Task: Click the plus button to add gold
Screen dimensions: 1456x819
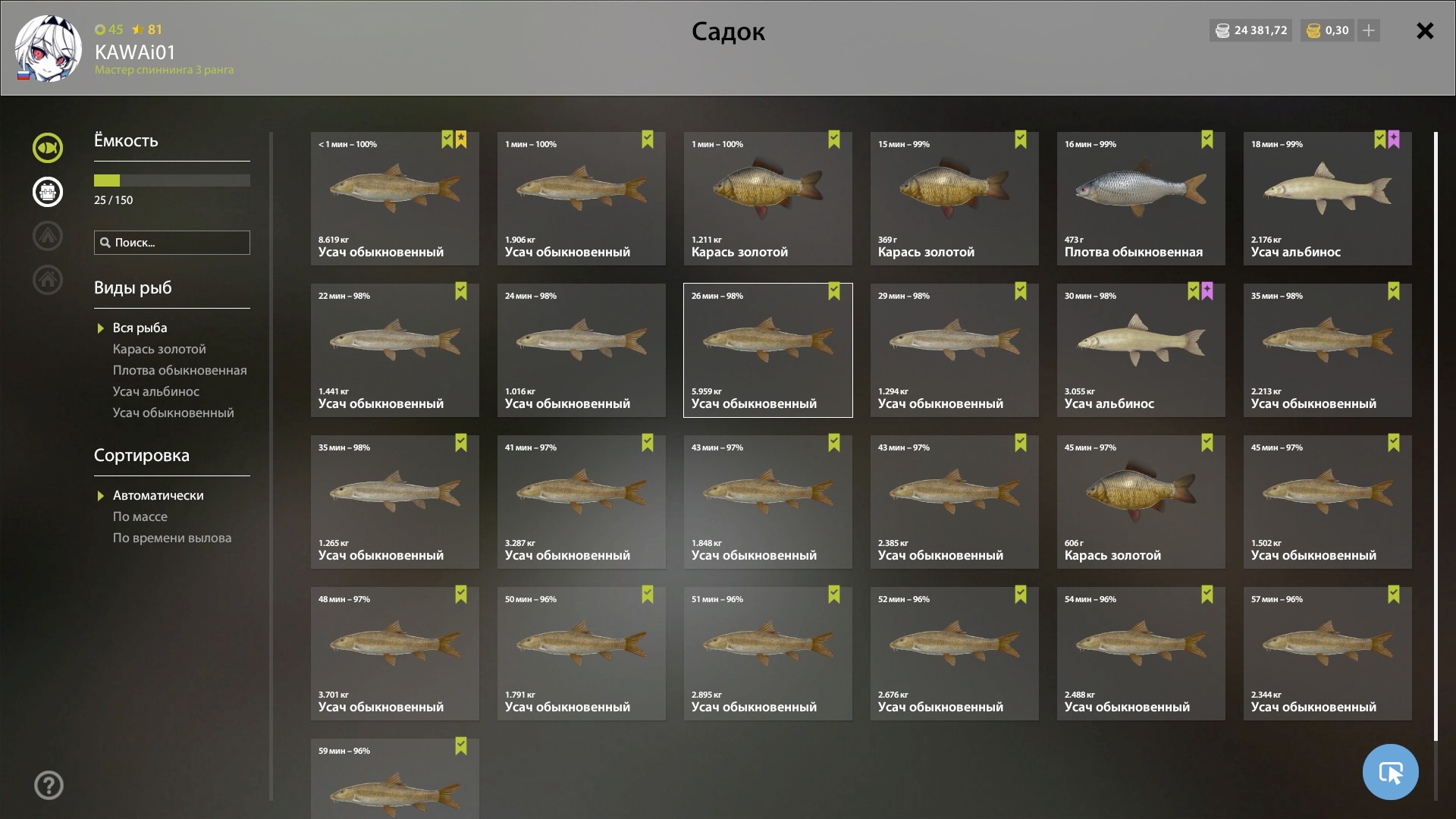Action: (x=1369, y=31)
